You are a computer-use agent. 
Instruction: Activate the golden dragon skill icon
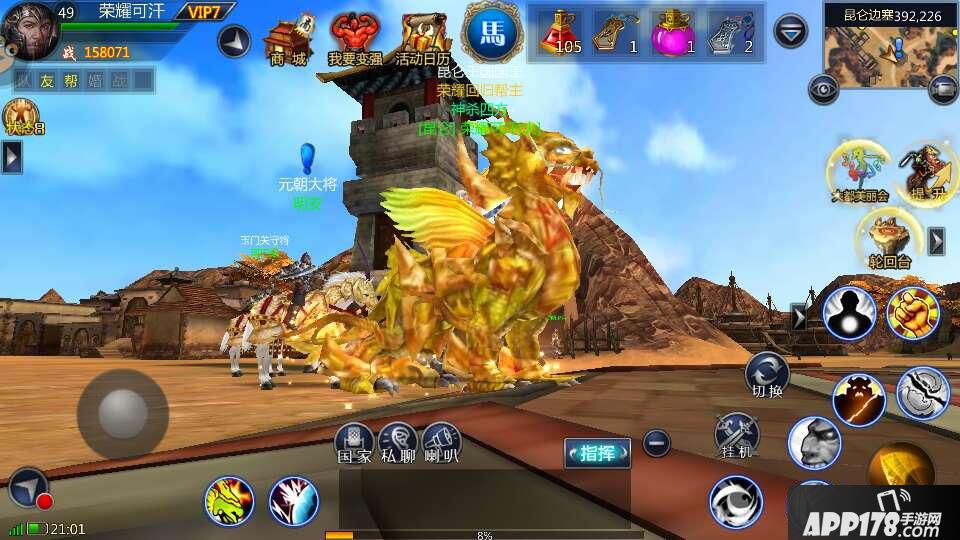tap(229, 501)
